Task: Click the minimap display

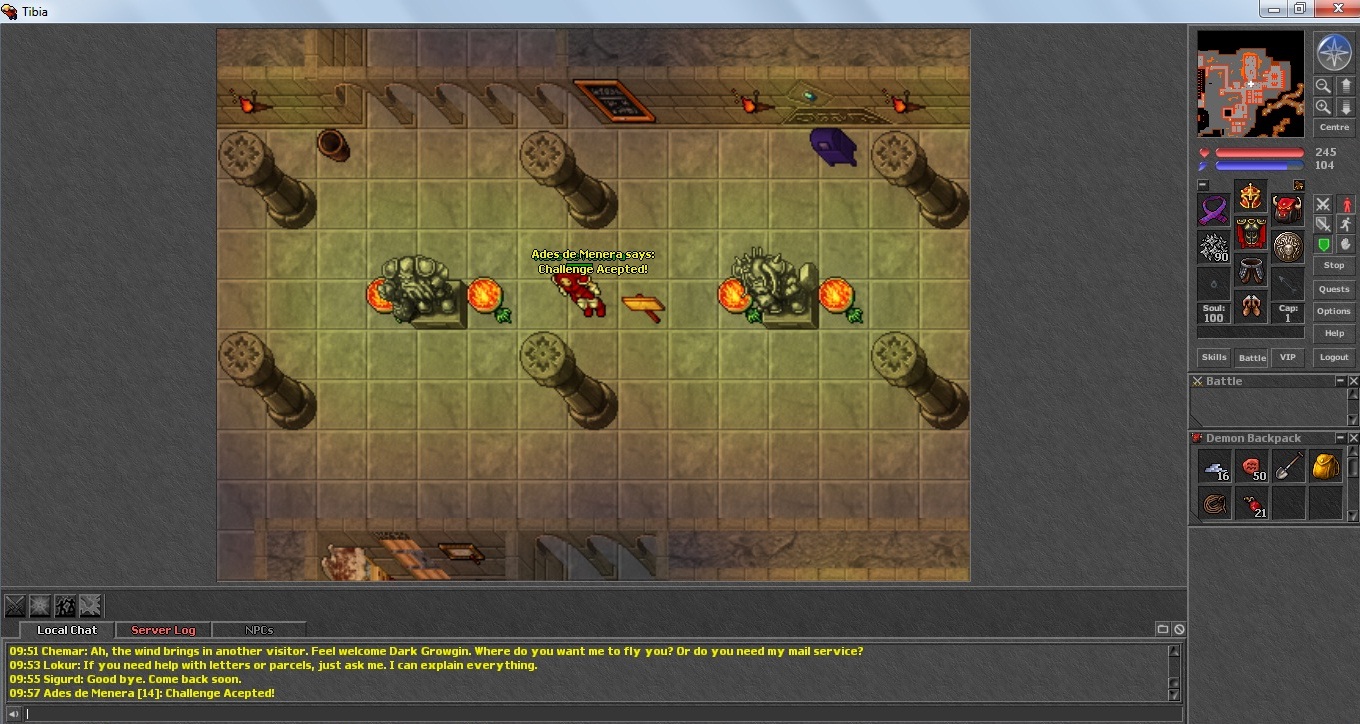Action: tap(1250, 83)
